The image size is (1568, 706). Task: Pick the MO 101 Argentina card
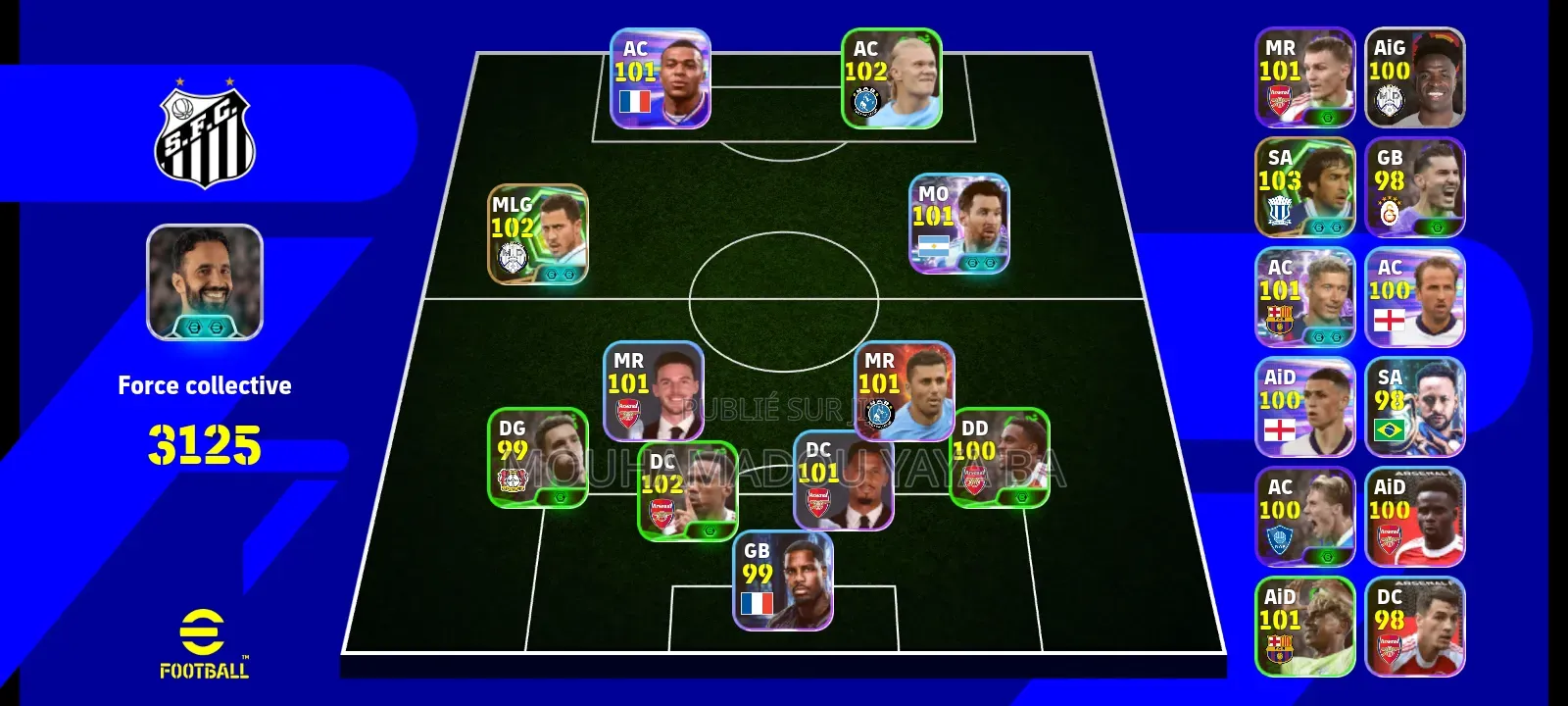point(958,224)
